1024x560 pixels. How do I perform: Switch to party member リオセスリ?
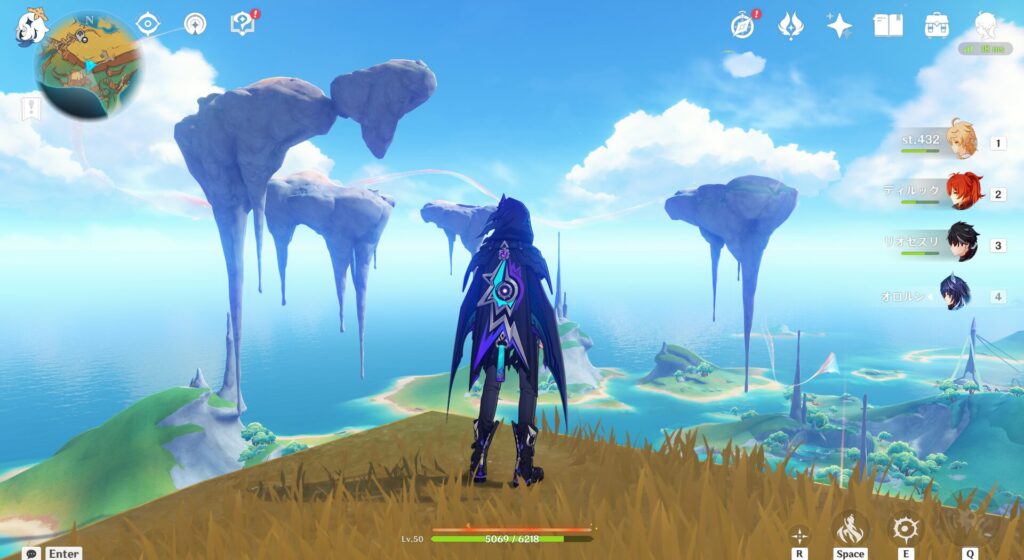tap(962, 243)
